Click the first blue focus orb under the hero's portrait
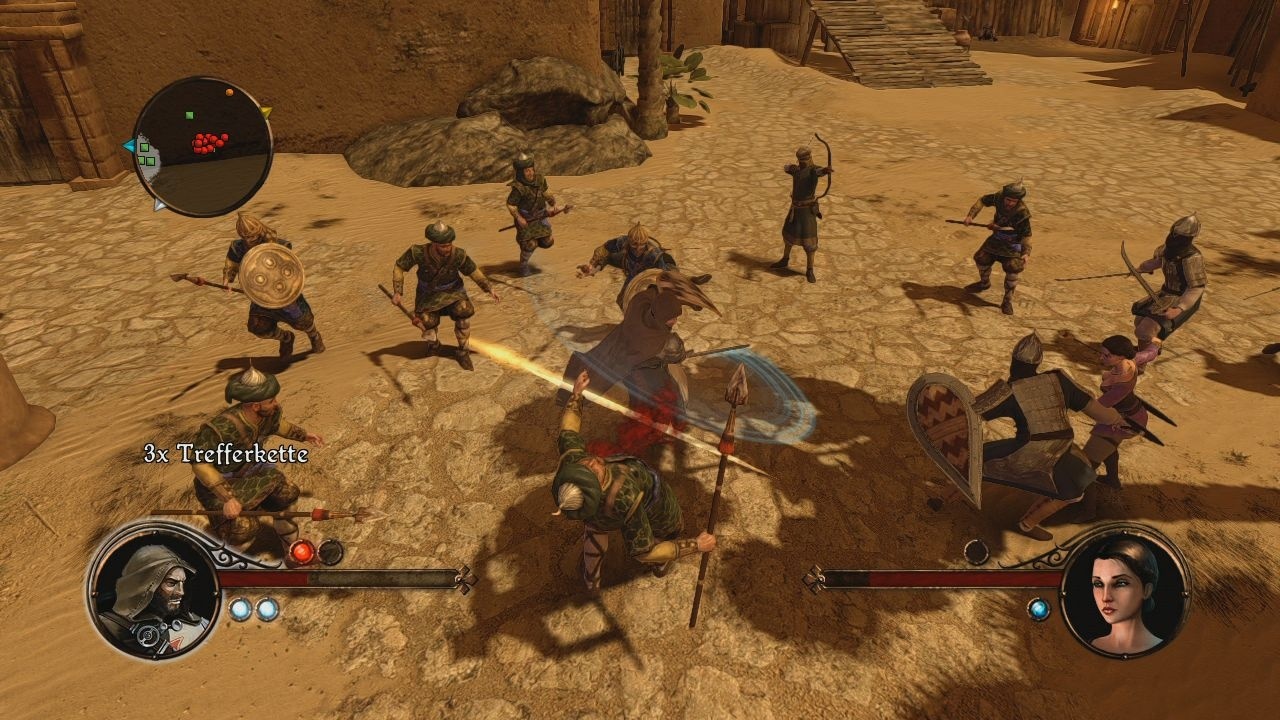The image size is (1280, 720). (x=240, y=608)
